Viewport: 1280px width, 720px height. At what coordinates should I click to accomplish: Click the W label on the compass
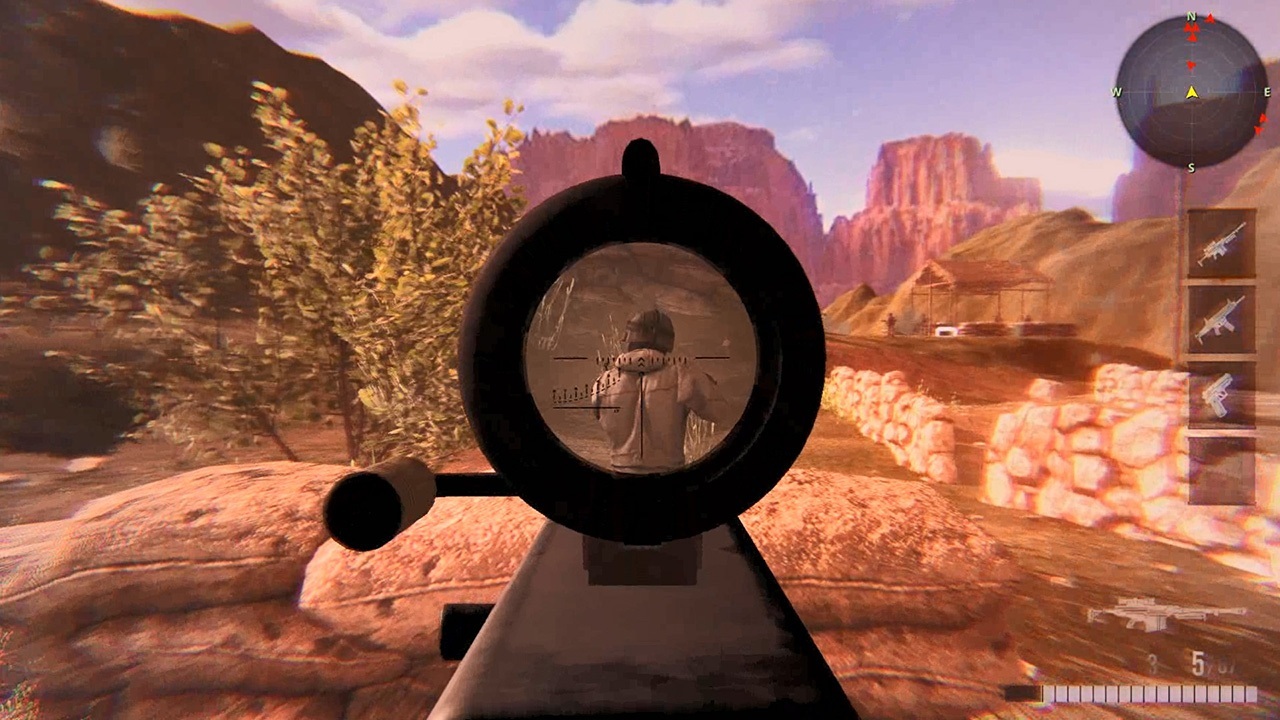[1116, 92]
